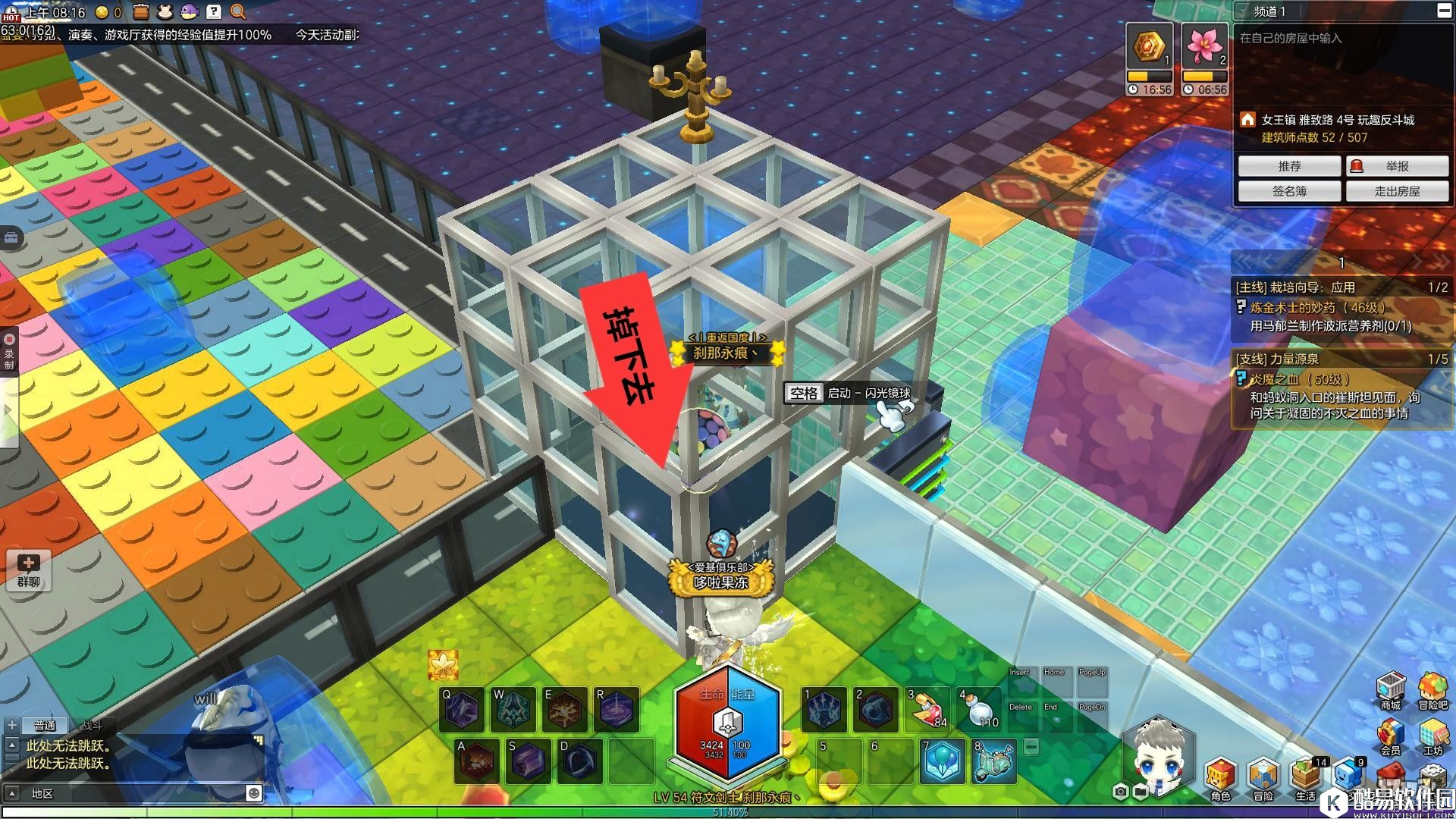The width and height of the screenshot is (1456, 819).
Task: Open the 群聊 group chat button
Action: 29,570
